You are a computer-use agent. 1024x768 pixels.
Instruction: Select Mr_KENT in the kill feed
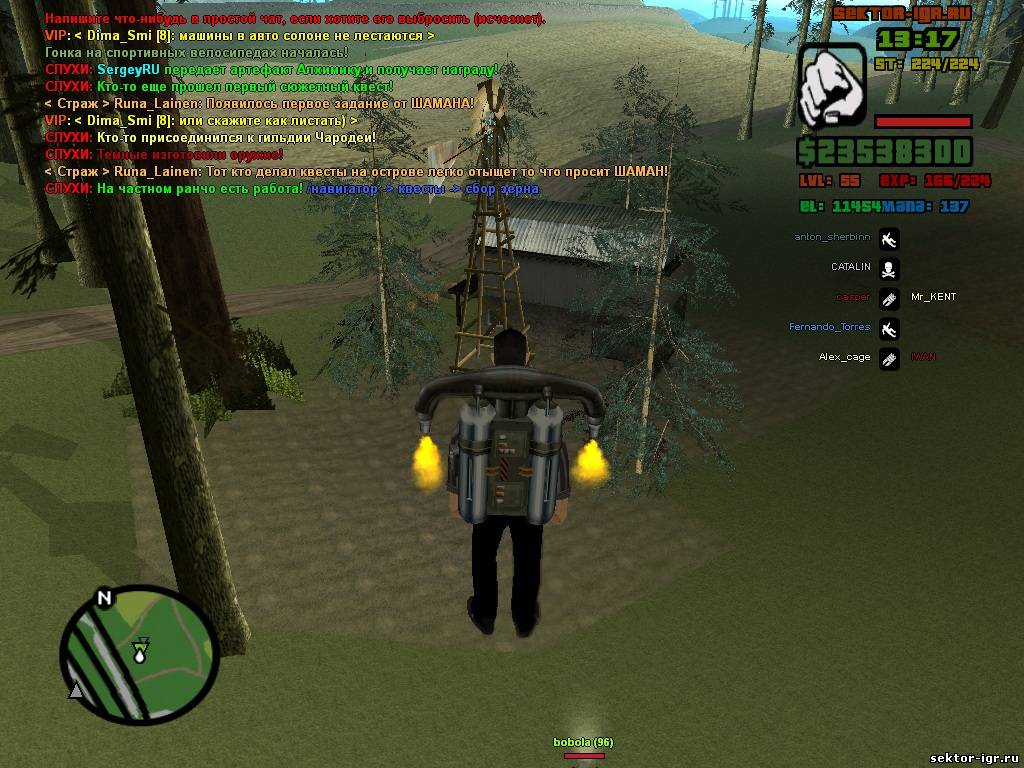[933, 297]
